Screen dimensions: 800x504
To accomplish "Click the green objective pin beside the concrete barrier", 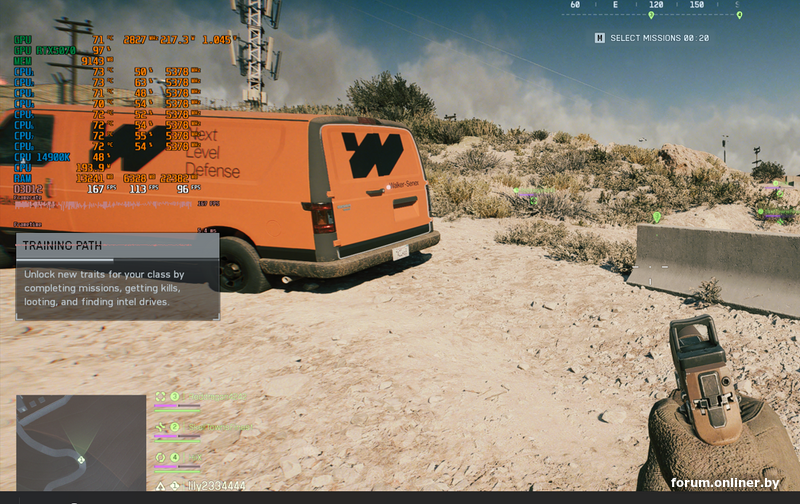I will click(656, 216).
